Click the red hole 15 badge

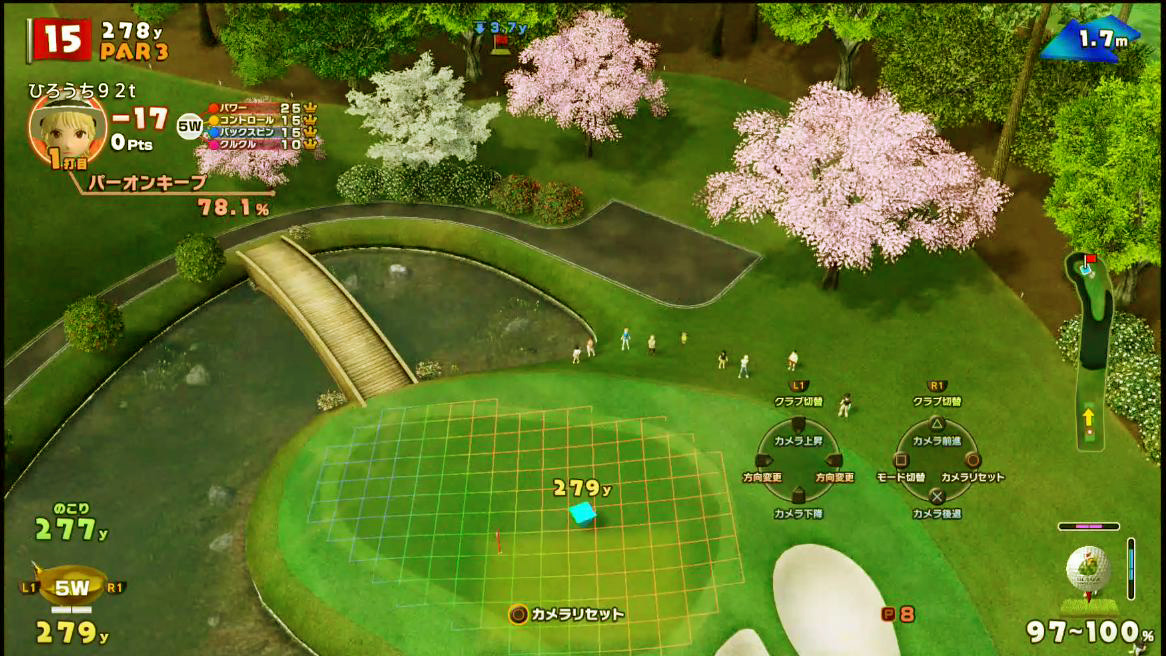pos(62,39)
